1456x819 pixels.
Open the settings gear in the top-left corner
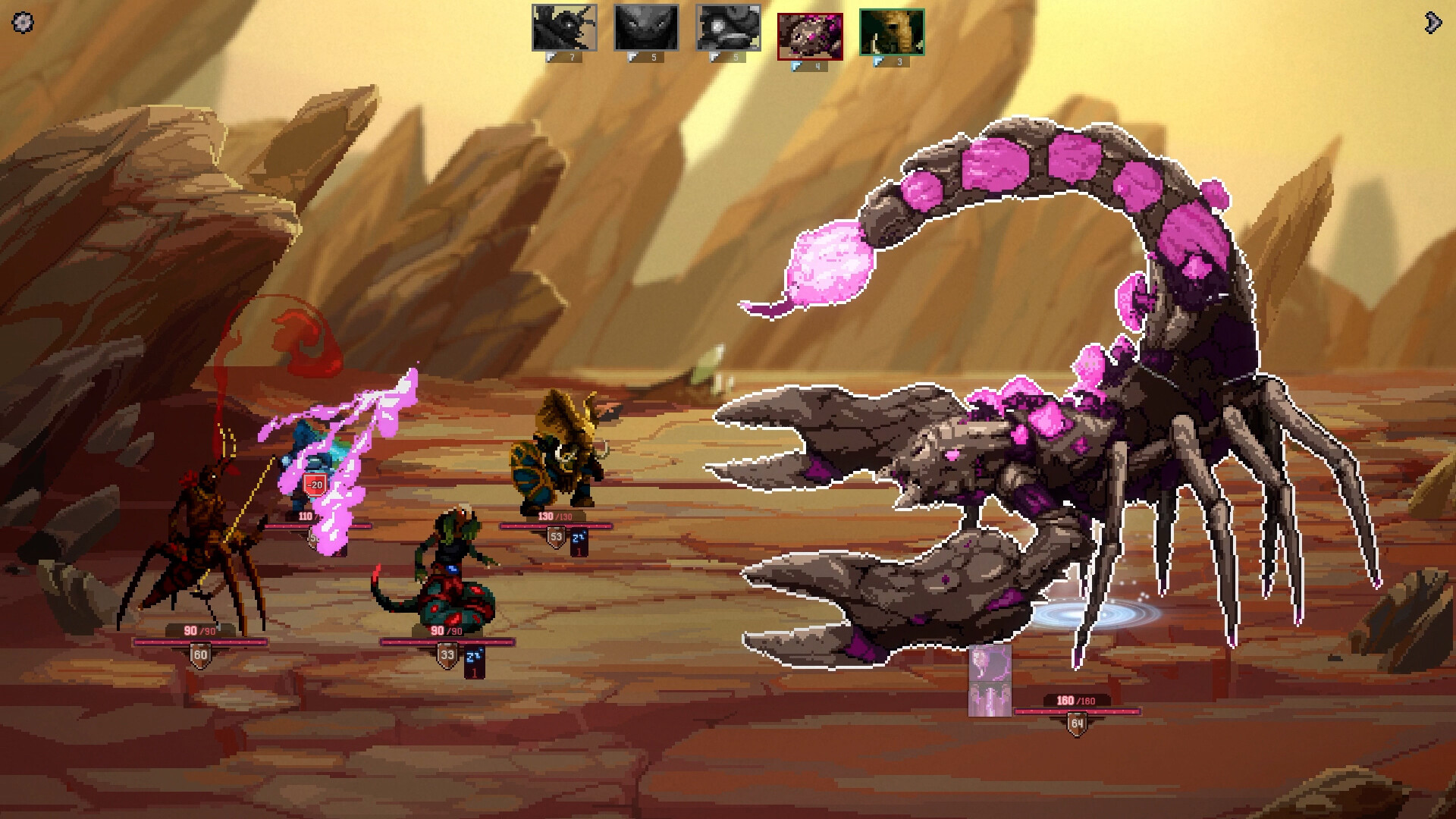tap(24, 24)
